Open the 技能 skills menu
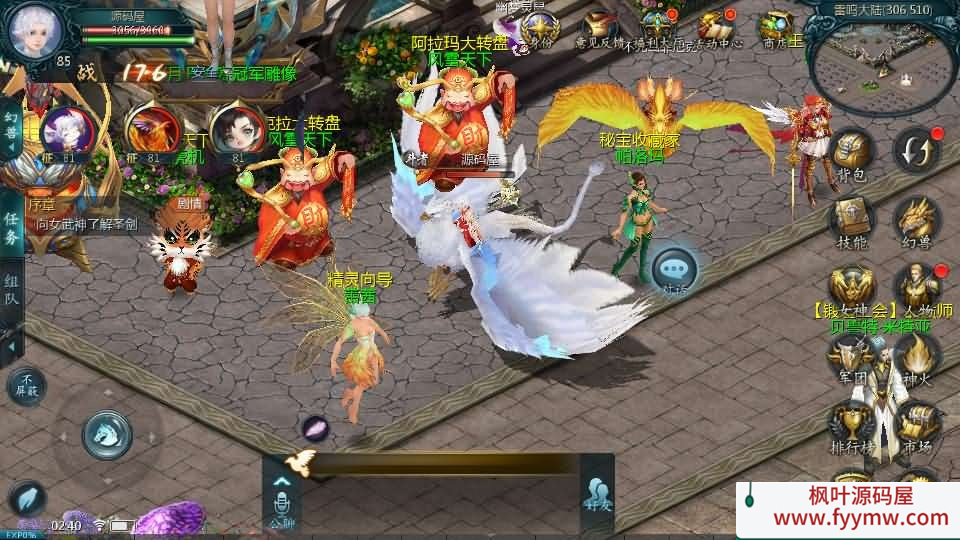Image resolution: width=960 pixels, height=540 pixels. pyautogui.click(x=852, y=220)
